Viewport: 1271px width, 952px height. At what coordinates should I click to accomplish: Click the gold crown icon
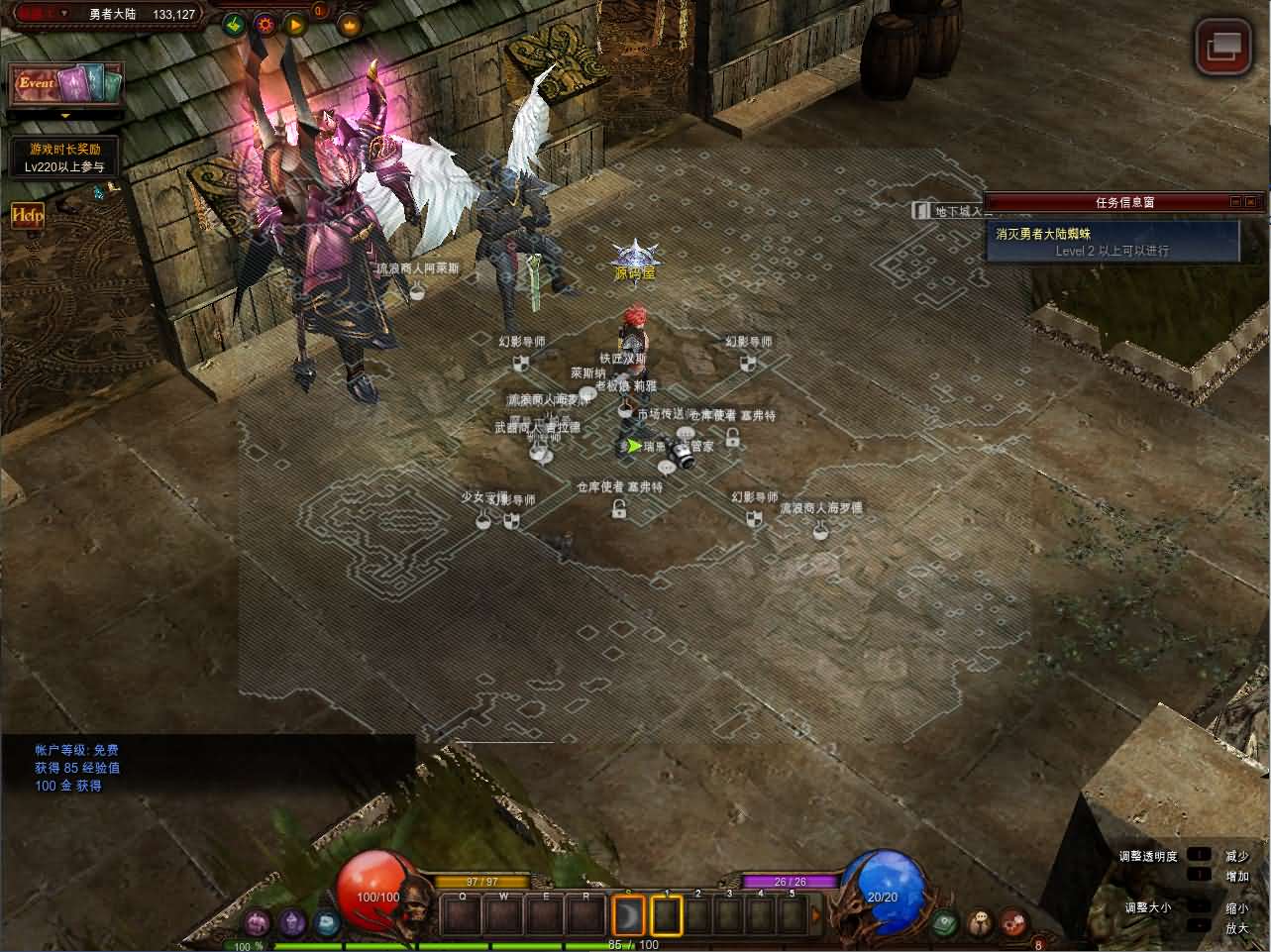click(x=350, y=24)
